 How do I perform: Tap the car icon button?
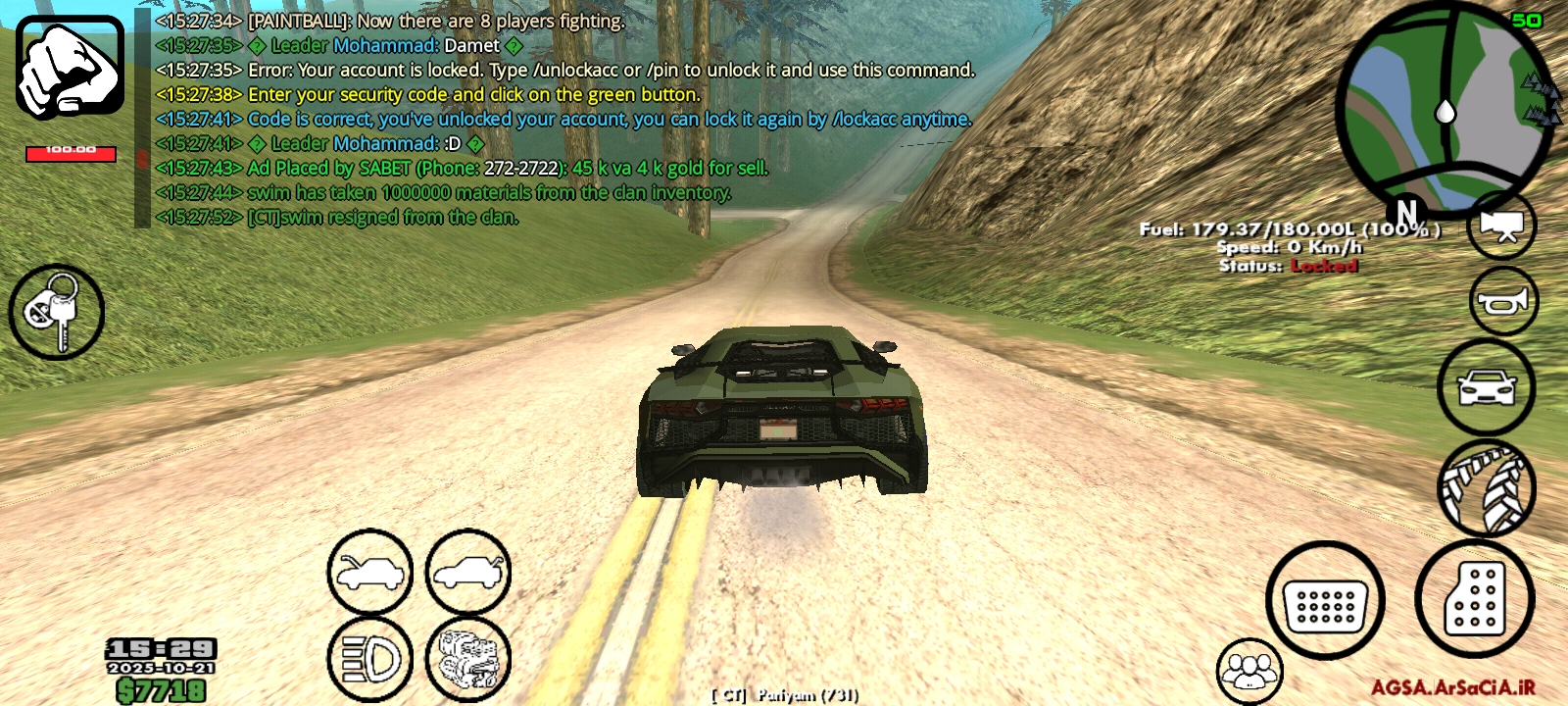pyautogui.click(x=1486, y=387)
